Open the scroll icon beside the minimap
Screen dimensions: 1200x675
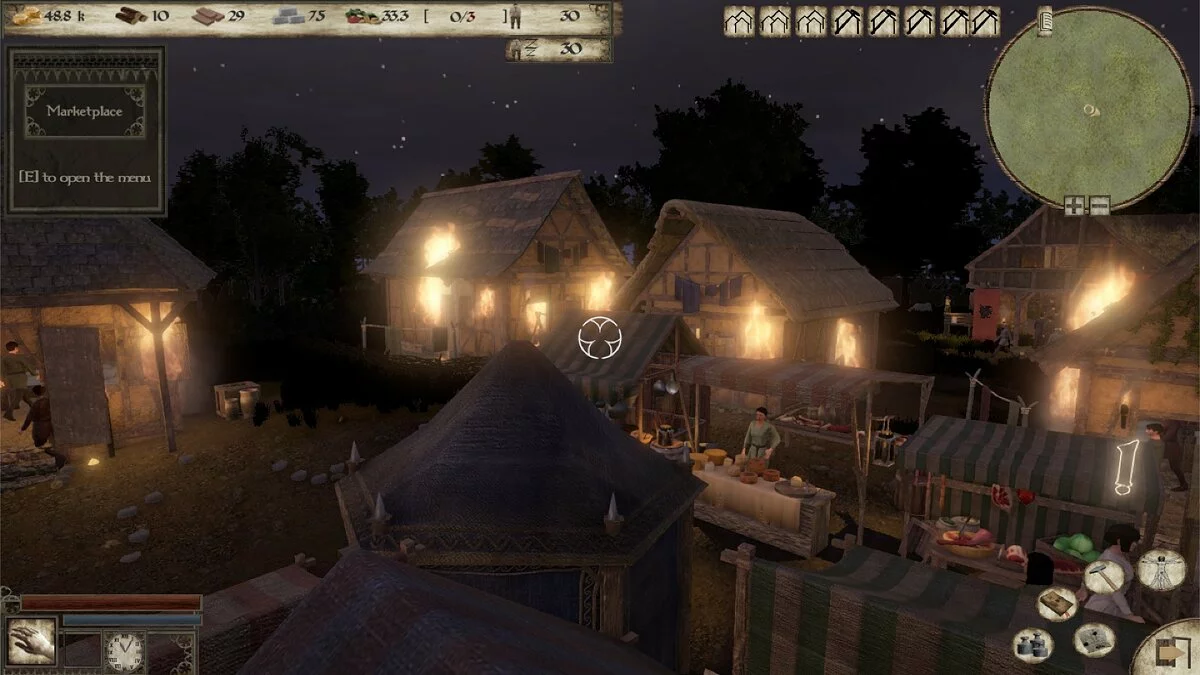tap(1044, 20)
